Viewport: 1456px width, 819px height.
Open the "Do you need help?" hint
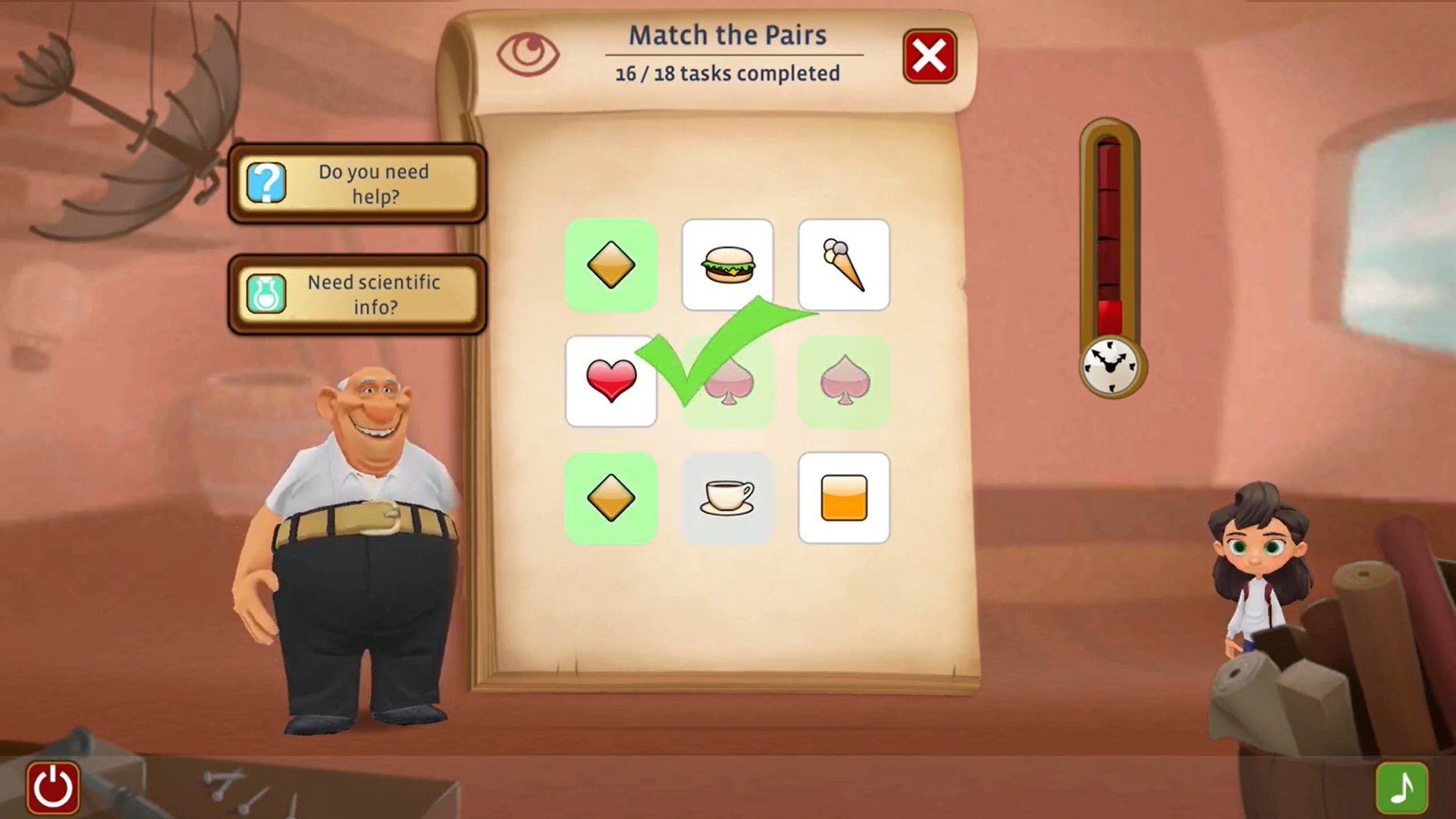point(357,184)
